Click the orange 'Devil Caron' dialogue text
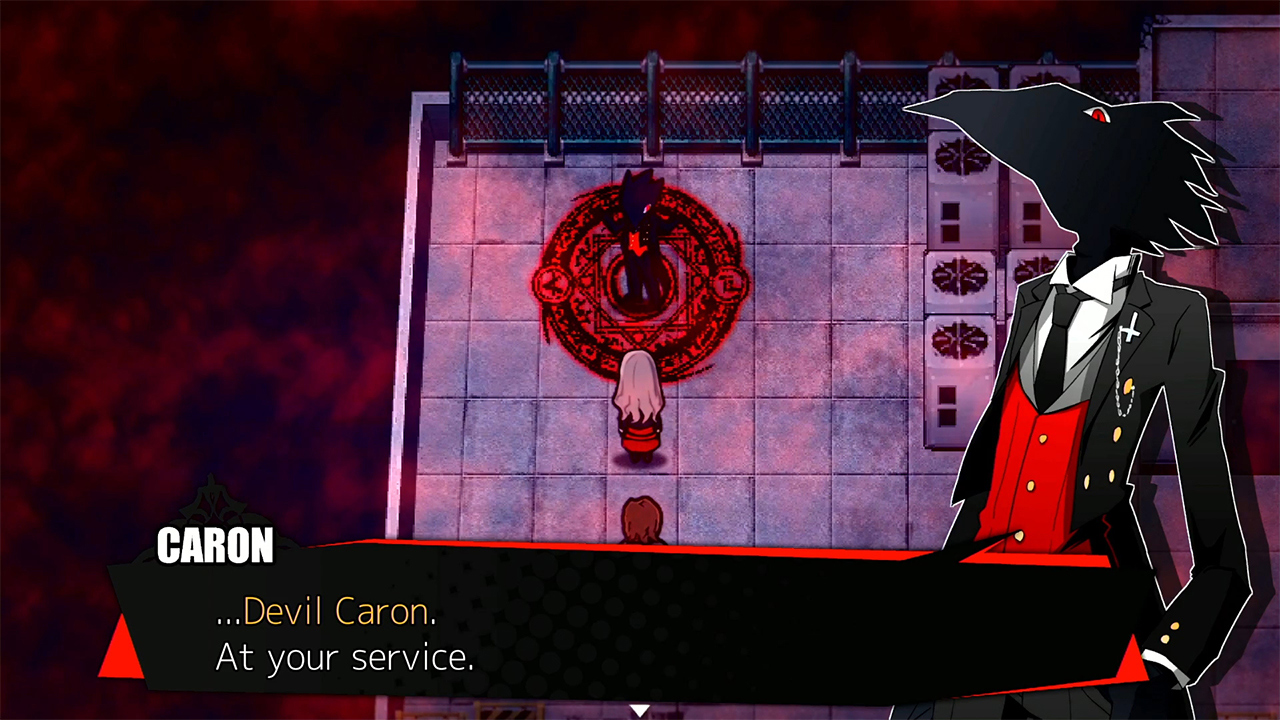This screenshot has width=1280, height=720. pos(340,613)
